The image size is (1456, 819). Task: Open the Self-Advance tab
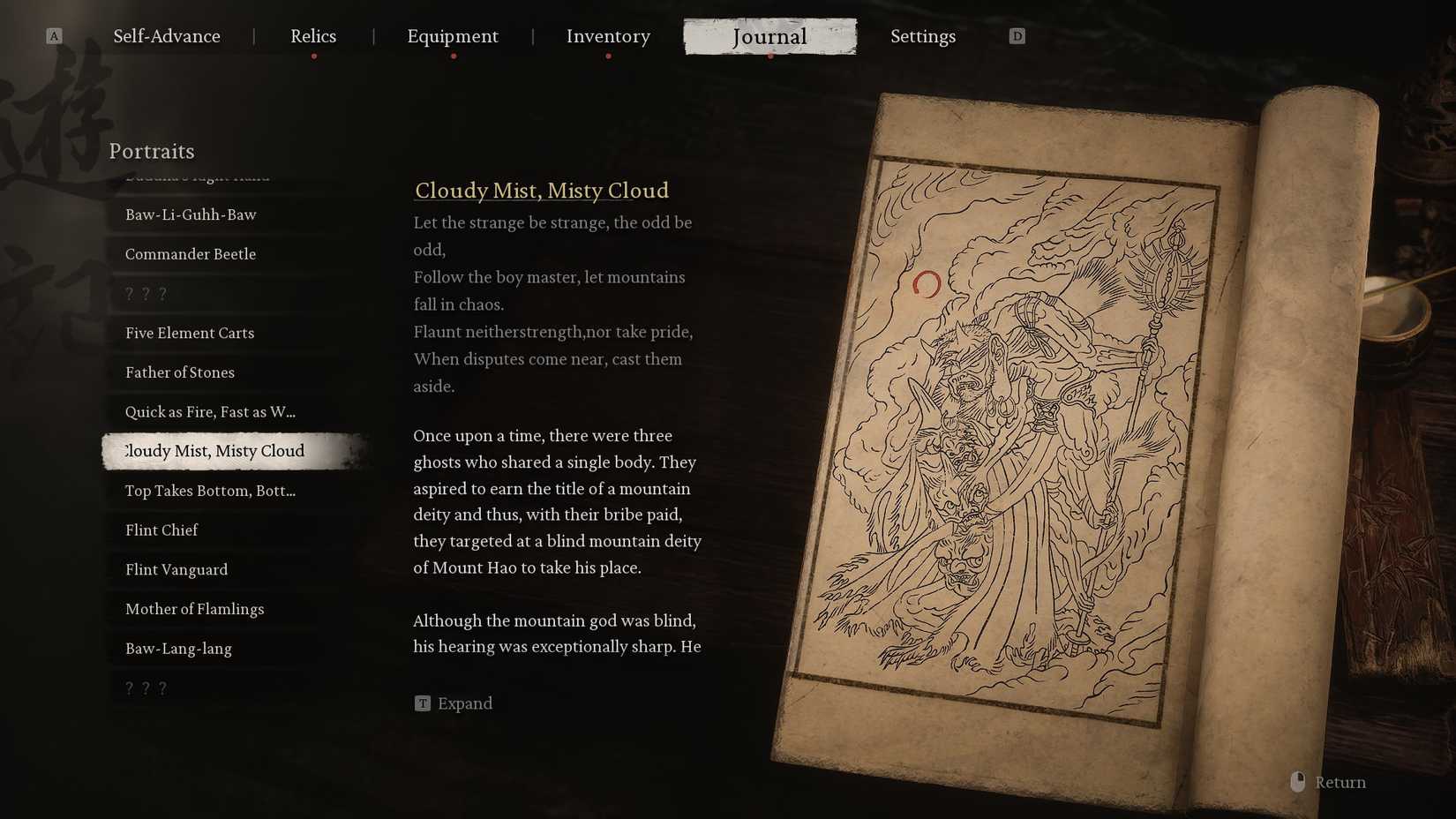tap(167, 36)
